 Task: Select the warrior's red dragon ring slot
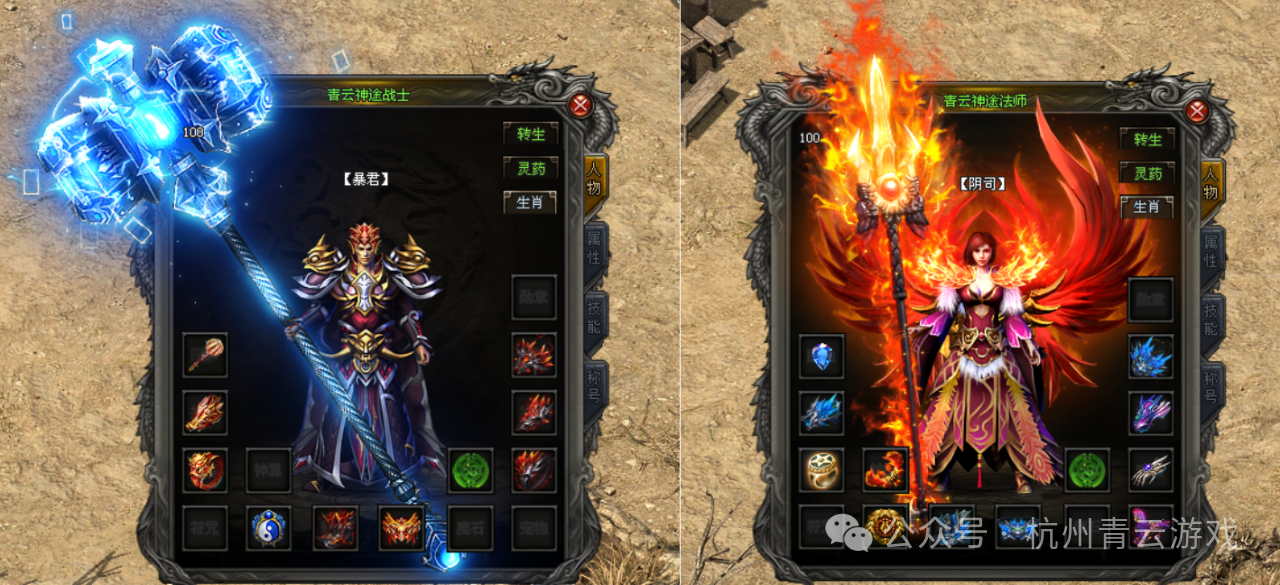[x=205, y=469]
